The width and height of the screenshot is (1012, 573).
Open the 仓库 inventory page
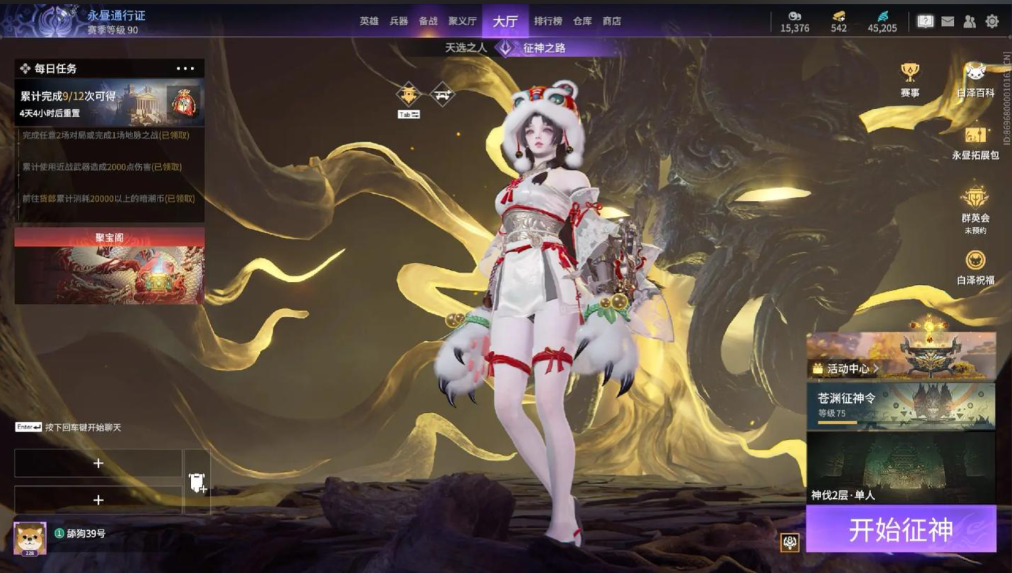[583, 21]
